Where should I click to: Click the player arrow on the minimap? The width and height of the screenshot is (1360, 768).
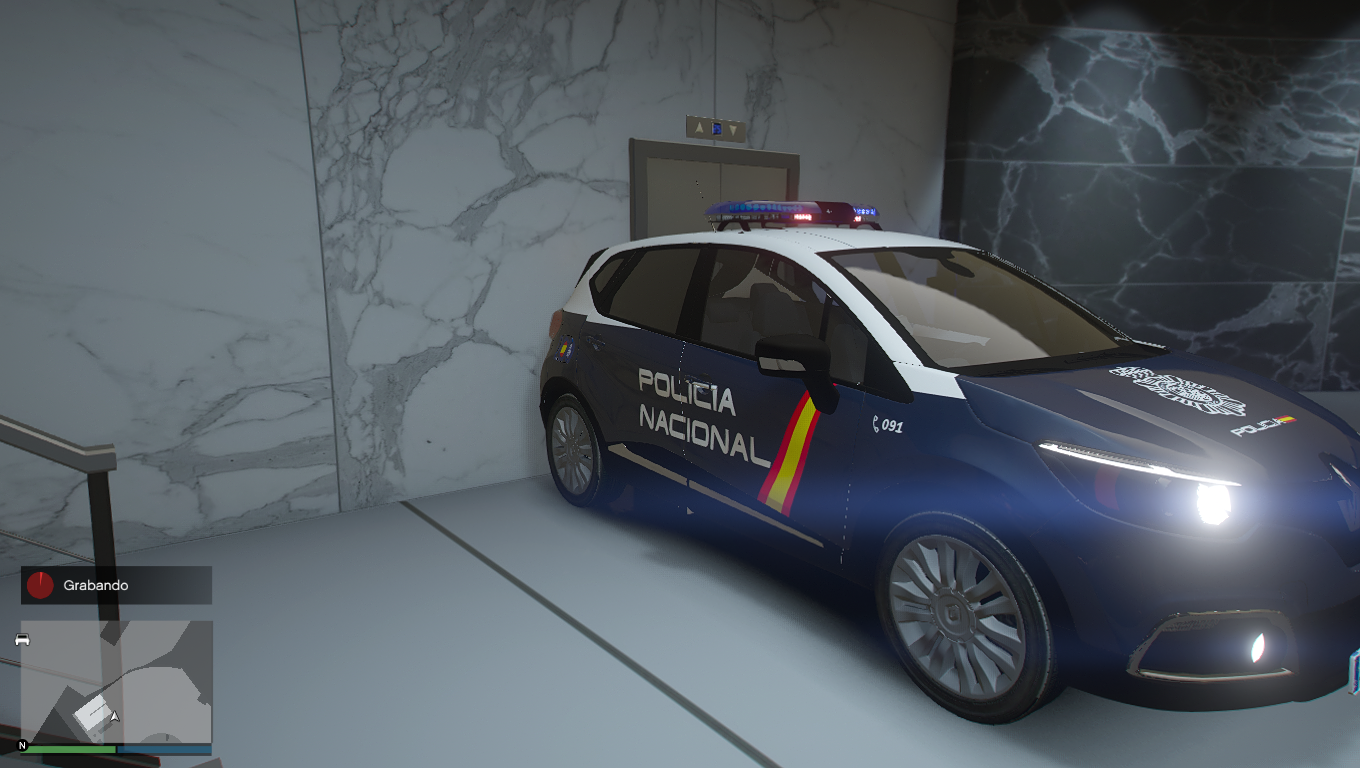[115, 716]
